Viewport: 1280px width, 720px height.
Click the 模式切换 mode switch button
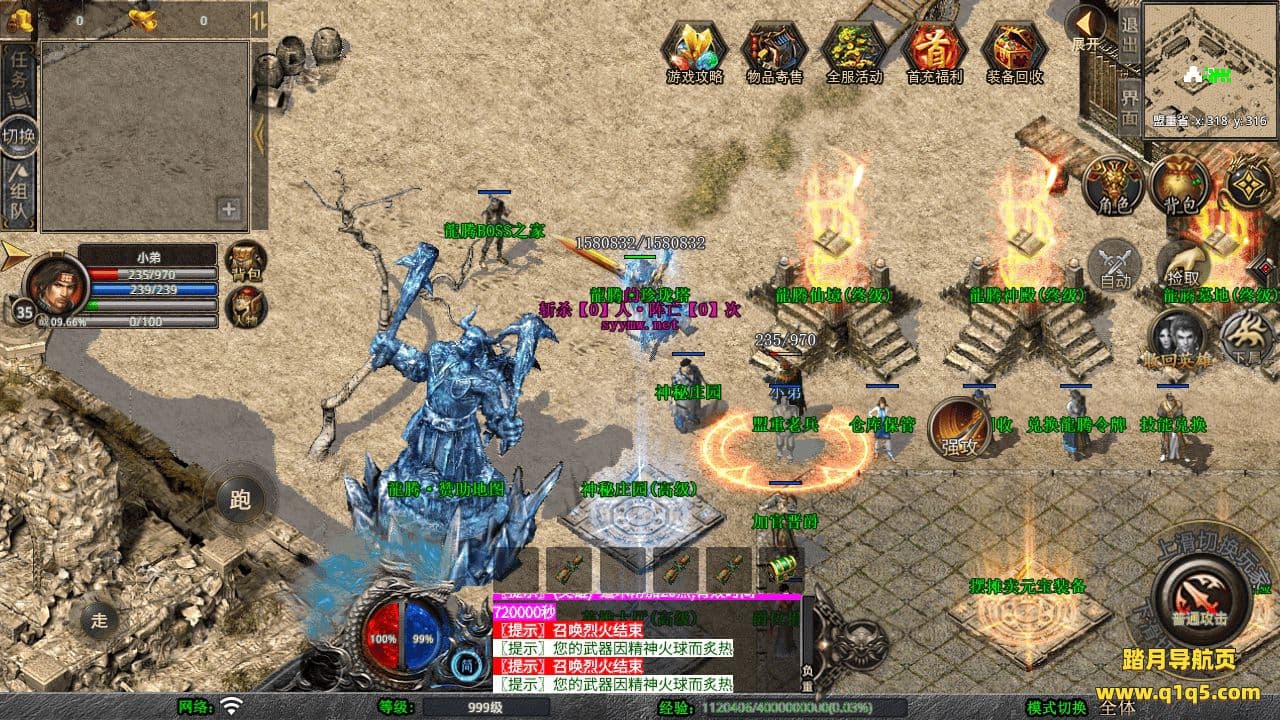[x=1058, y=708]
